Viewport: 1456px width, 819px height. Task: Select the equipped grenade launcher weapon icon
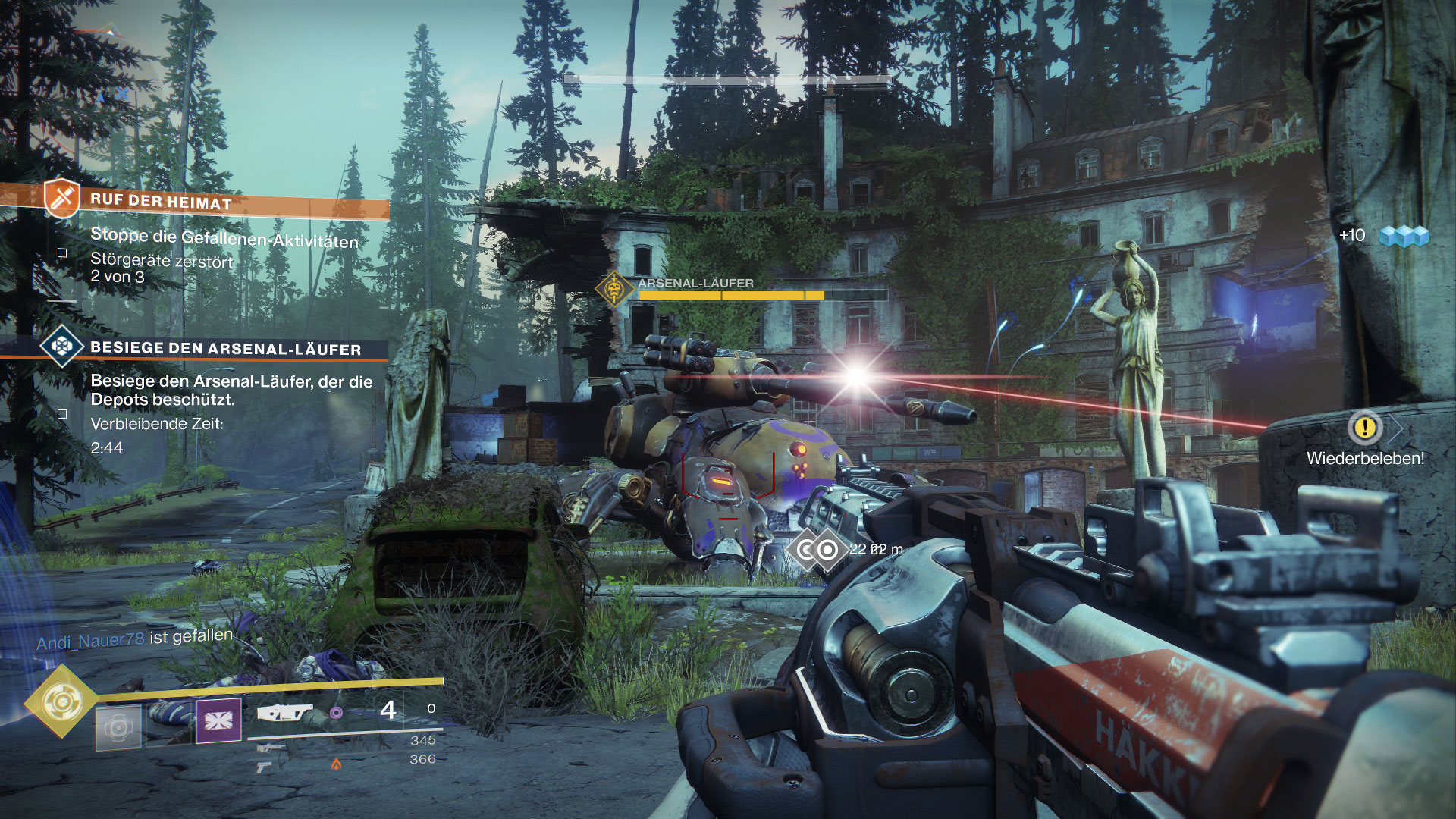pyautogui.click(x=284, y=713)
